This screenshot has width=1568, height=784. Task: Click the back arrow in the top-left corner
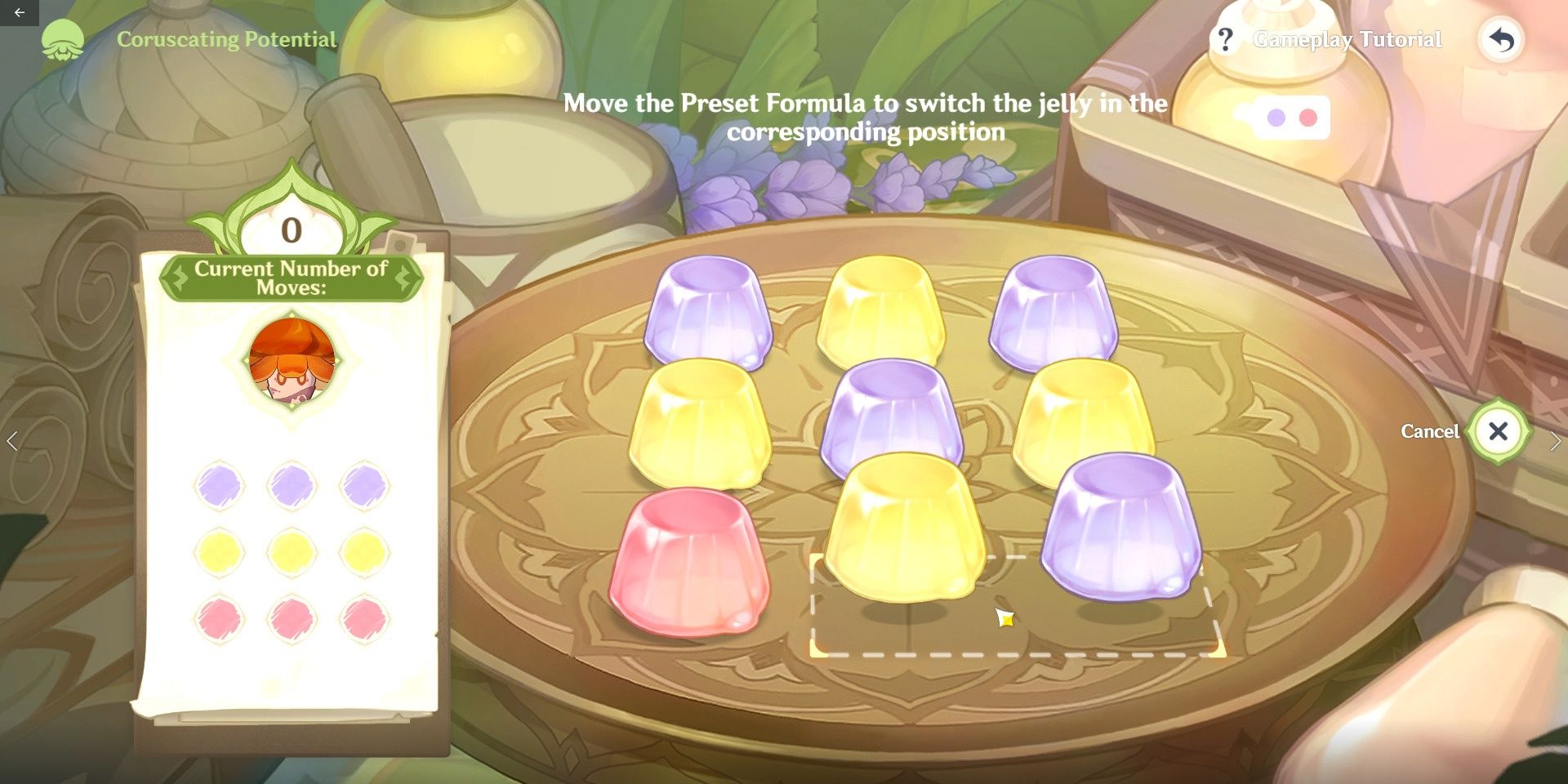pos(21,11)
